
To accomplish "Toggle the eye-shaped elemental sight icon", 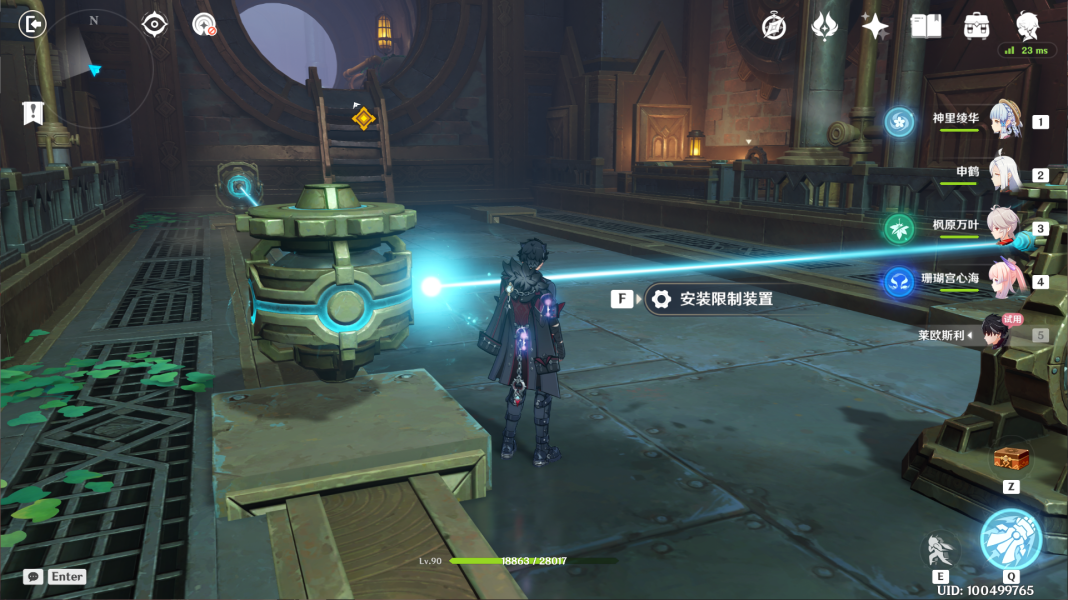I will (154, 24).
